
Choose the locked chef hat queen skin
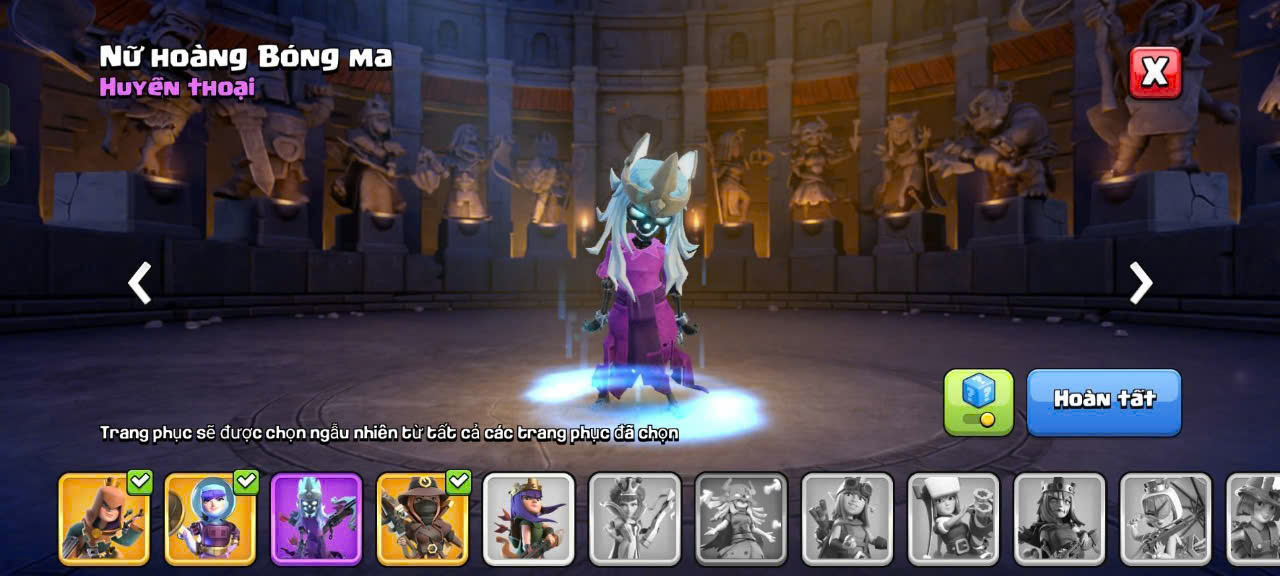(952, 519)
